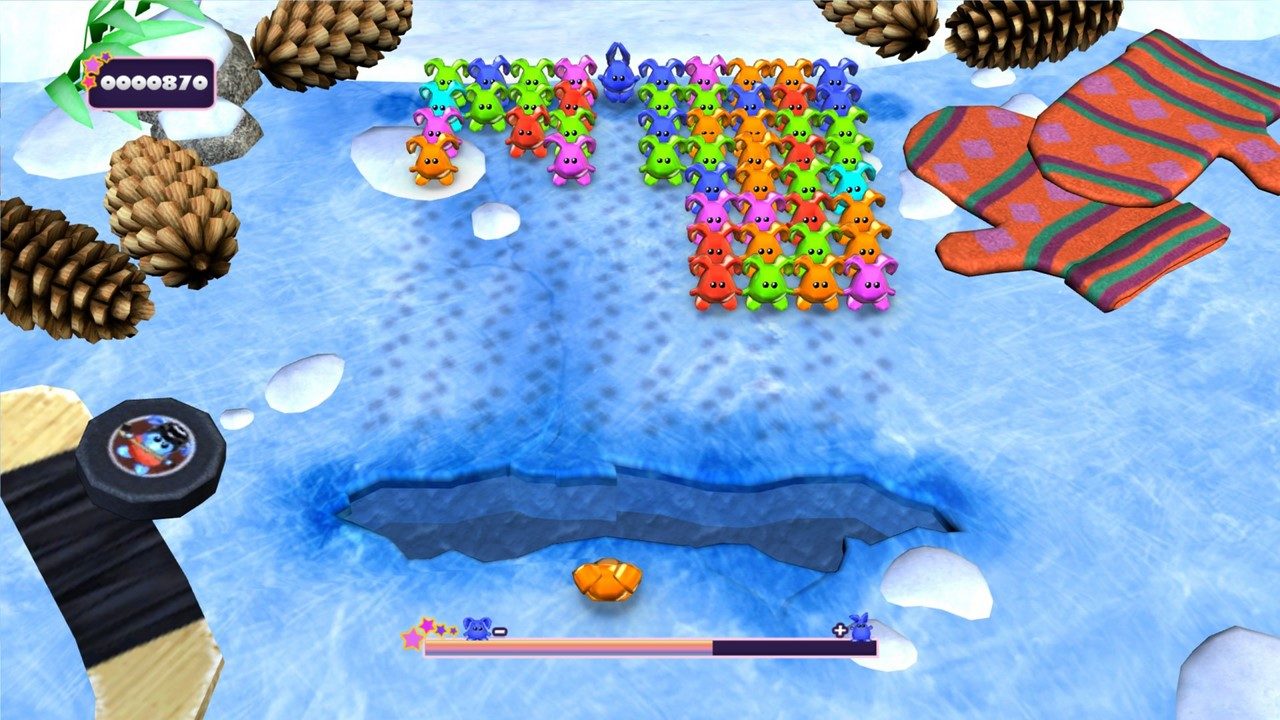This screenshot has width=1280, height=720.
Task: Click the cluster of stars near the score
Action: click(x=92, y=68)
